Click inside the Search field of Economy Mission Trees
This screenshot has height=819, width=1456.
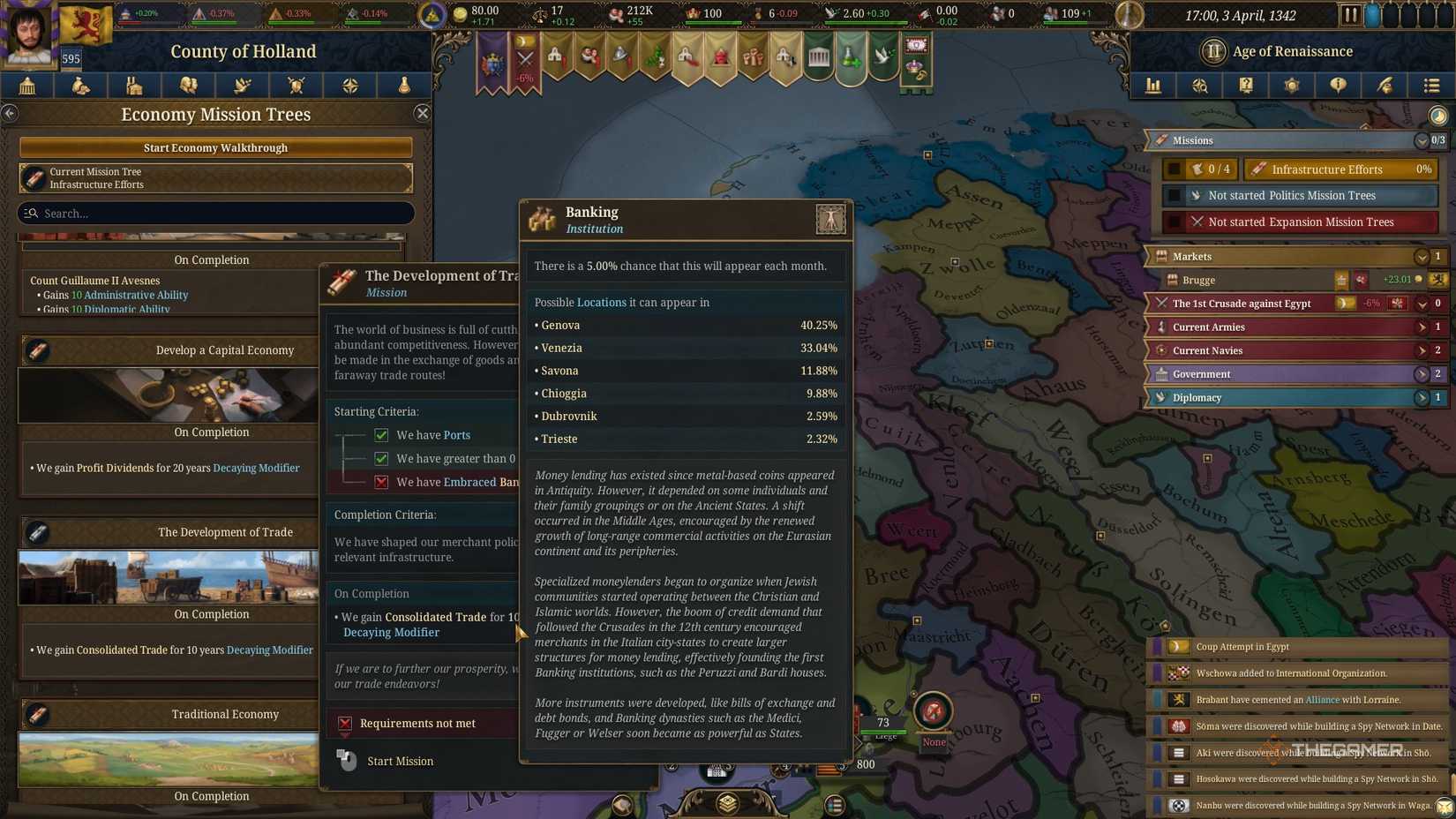pyautogui.click(x=215, y=213)
